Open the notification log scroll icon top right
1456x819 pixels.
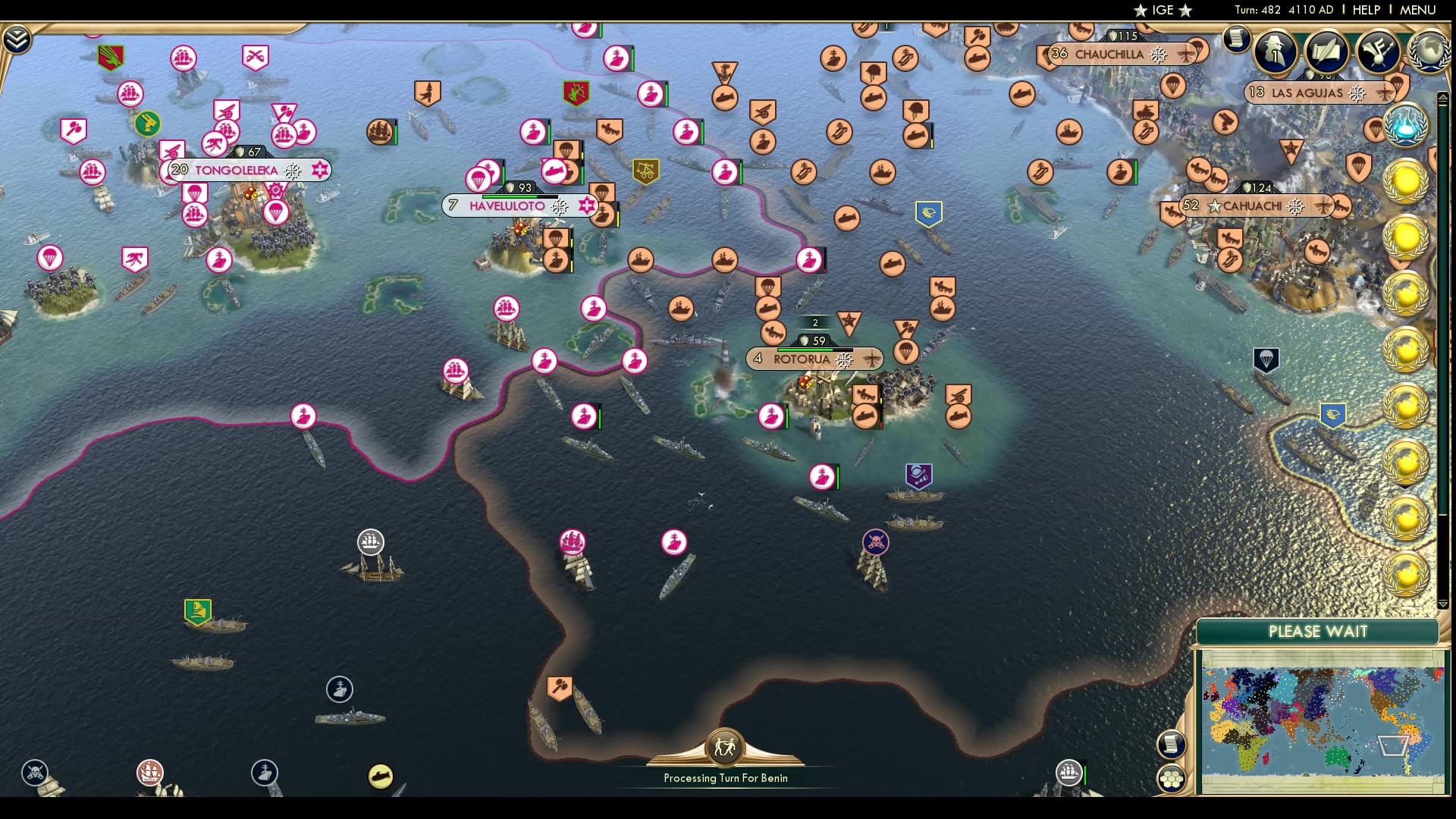[x=1236, y=40]
